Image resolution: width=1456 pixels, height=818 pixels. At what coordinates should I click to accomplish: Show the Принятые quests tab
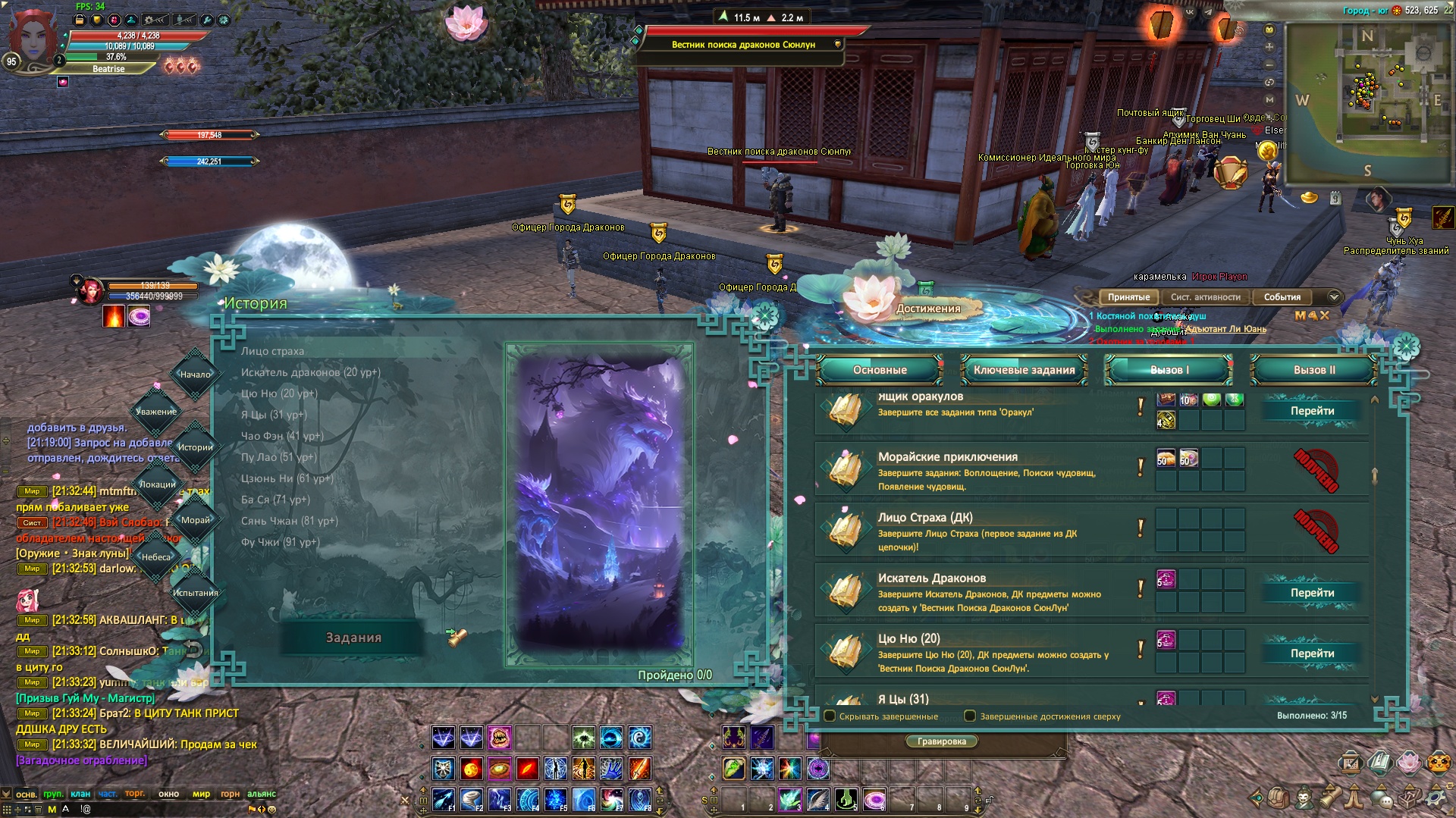tap(1128, 297)
